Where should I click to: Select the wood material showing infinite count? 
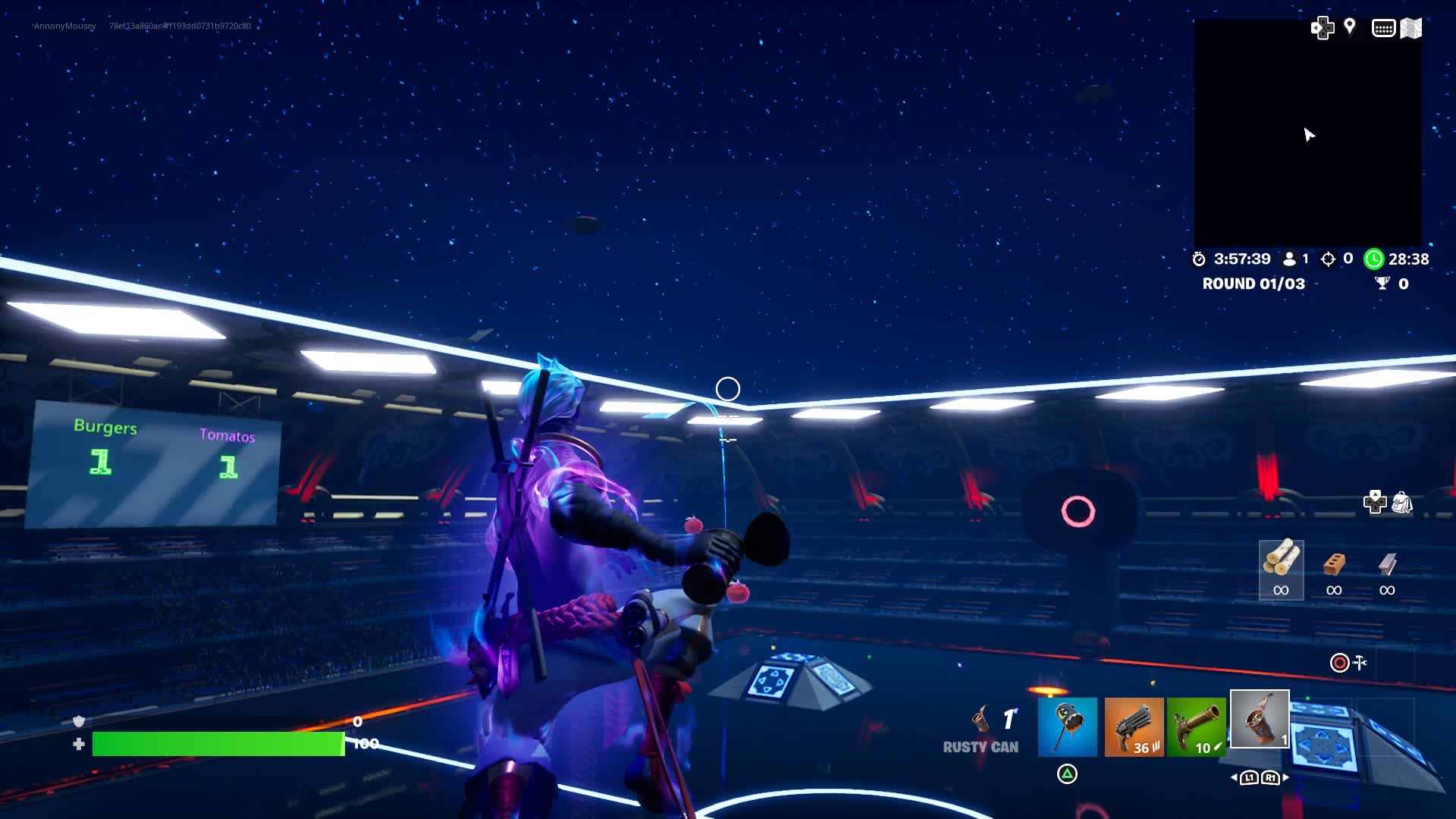[1282, 570]
